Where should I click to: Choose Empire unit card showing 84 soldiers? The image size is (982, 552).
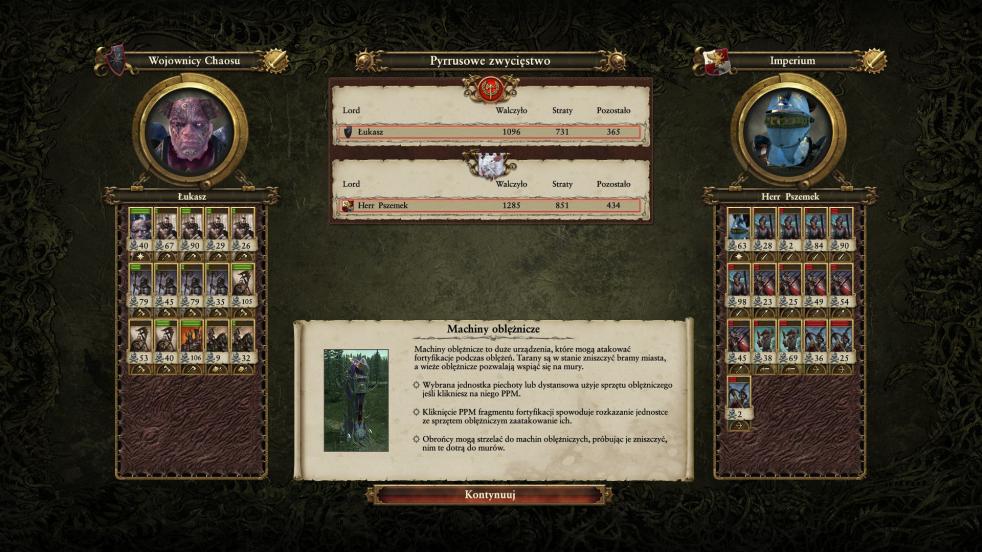click(x=815, y=230)
